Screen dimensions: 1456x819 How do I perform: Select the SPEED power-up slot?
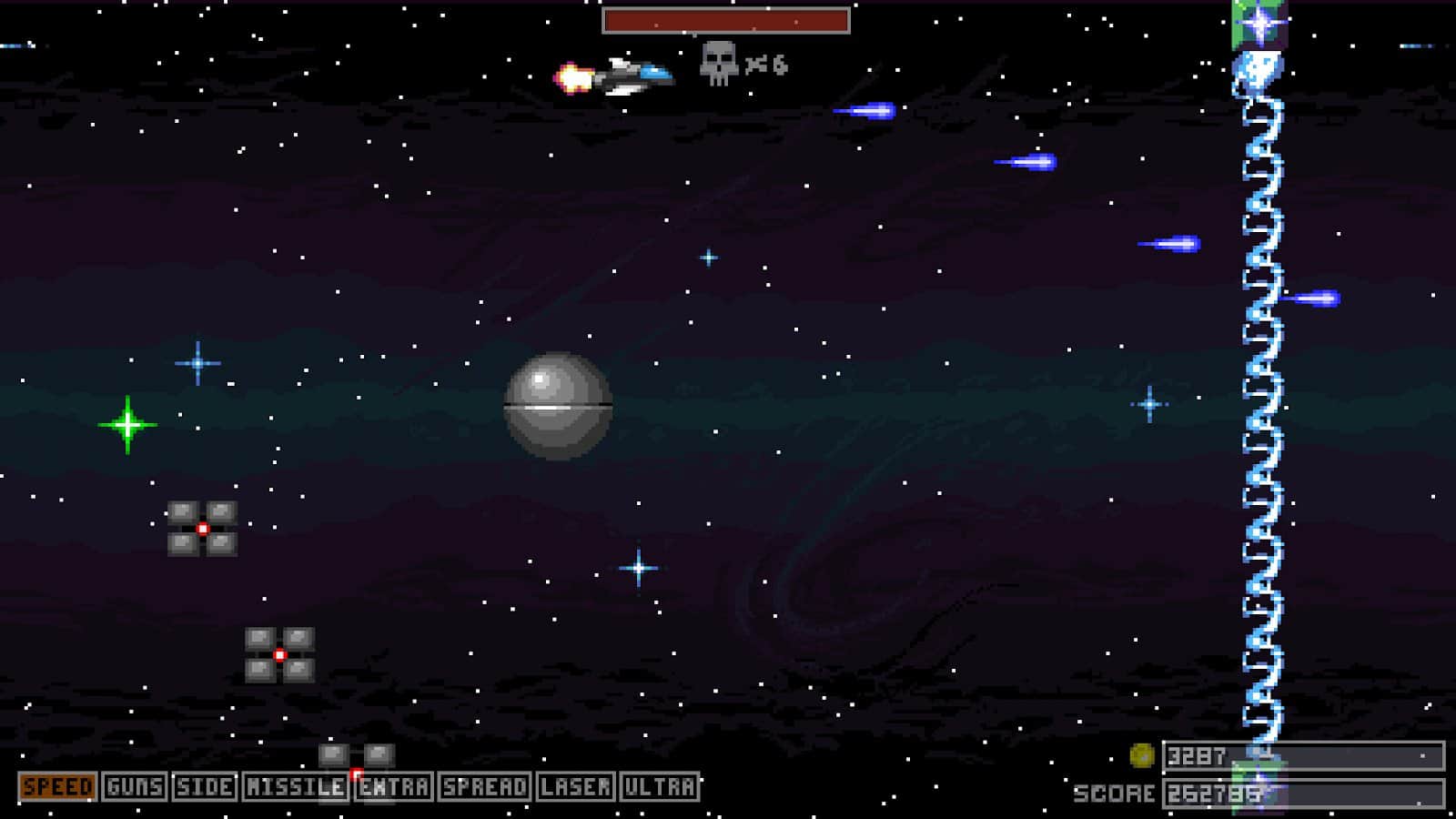click(x=57, y=786)
